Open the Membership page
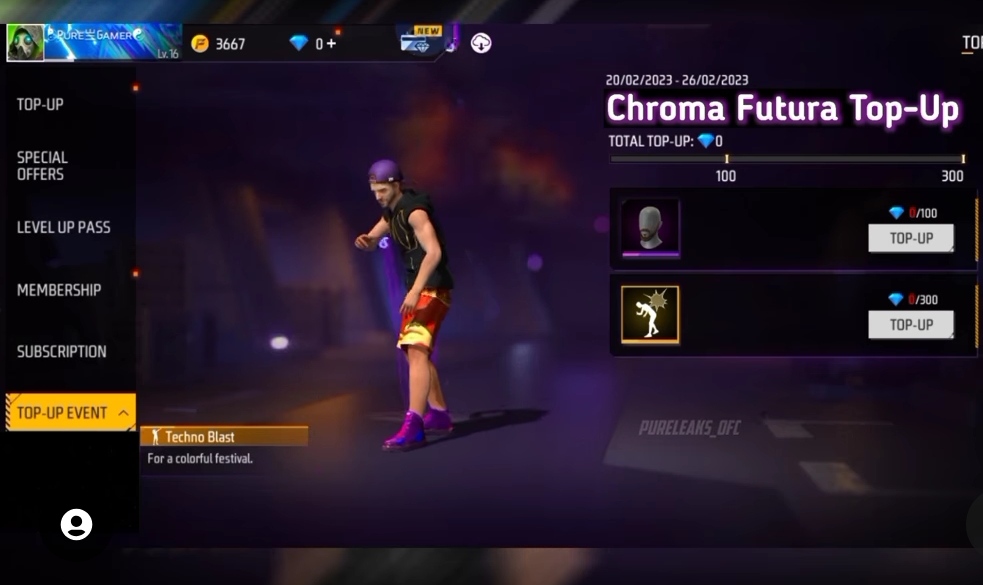The image size is (983, 585). (x=59, y=290)
